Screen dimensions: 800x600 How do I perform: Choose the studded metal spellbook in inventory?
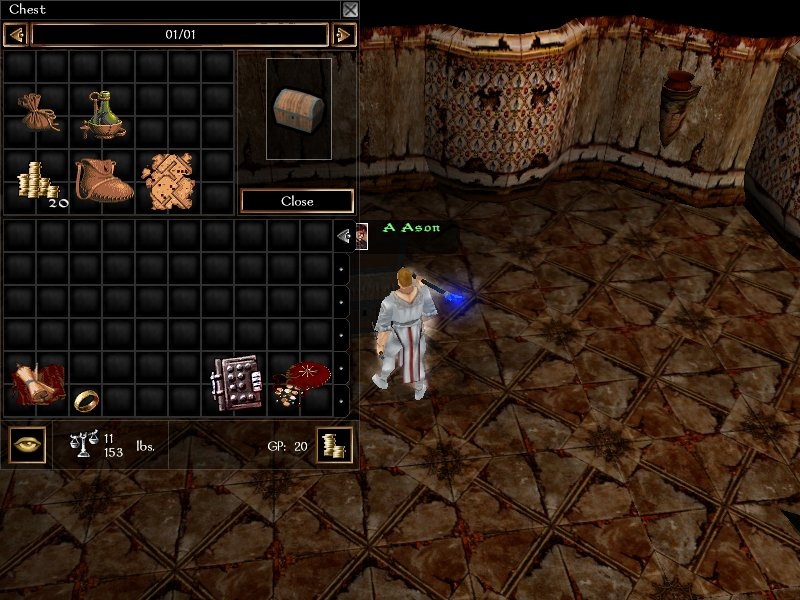pyautogui.click(x=232, y=383)
